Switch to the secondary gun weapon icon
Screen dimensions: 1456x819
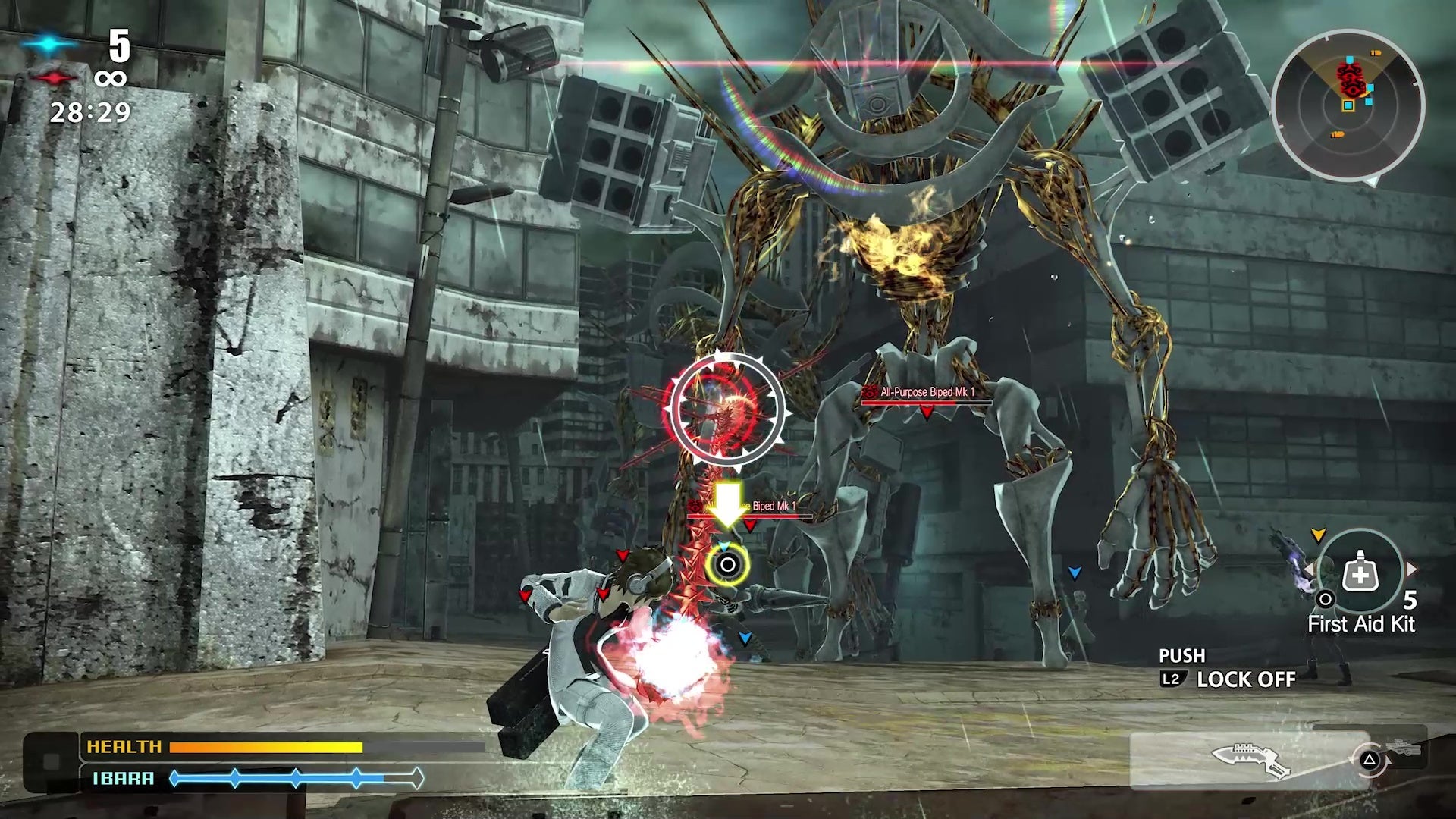click(1404, 748)
